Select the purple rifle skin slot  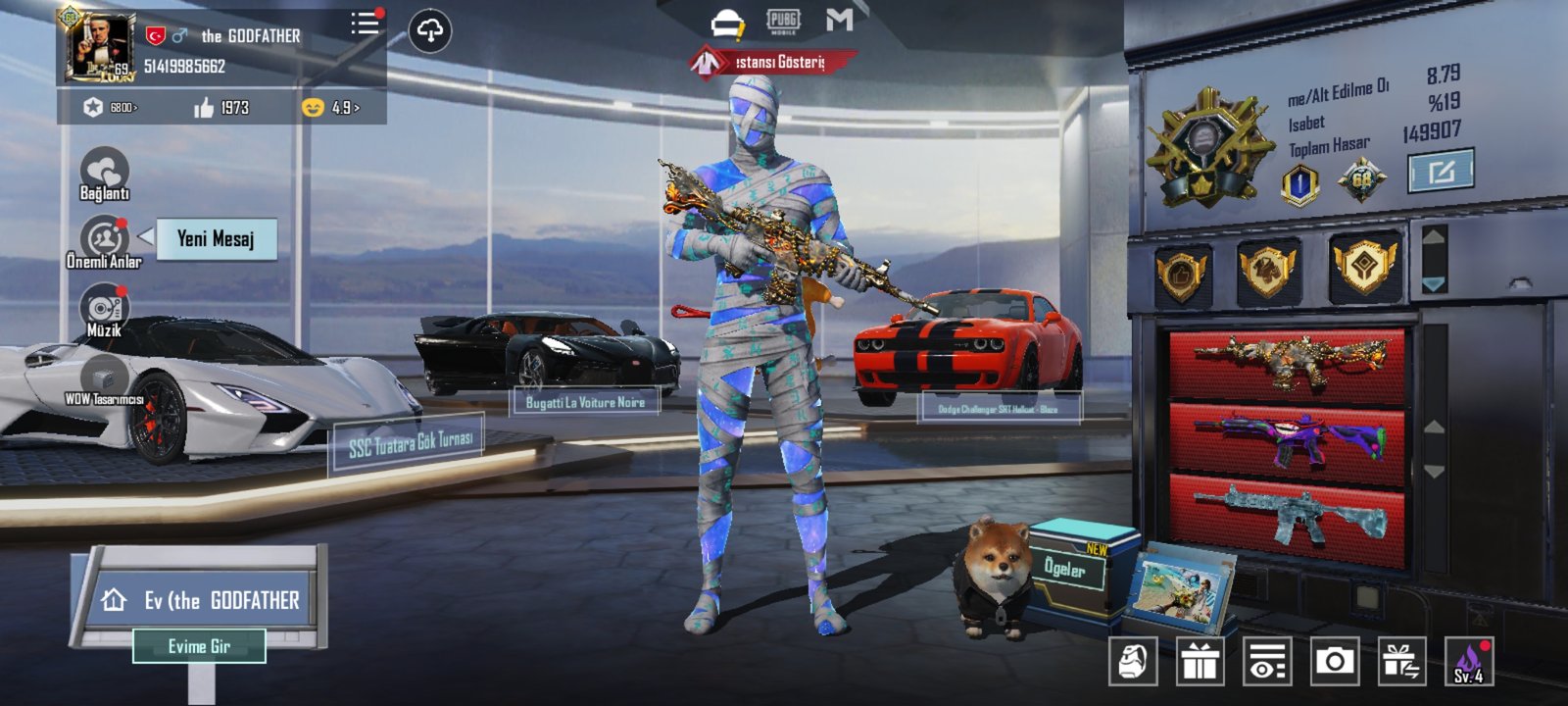(1288, 437)
